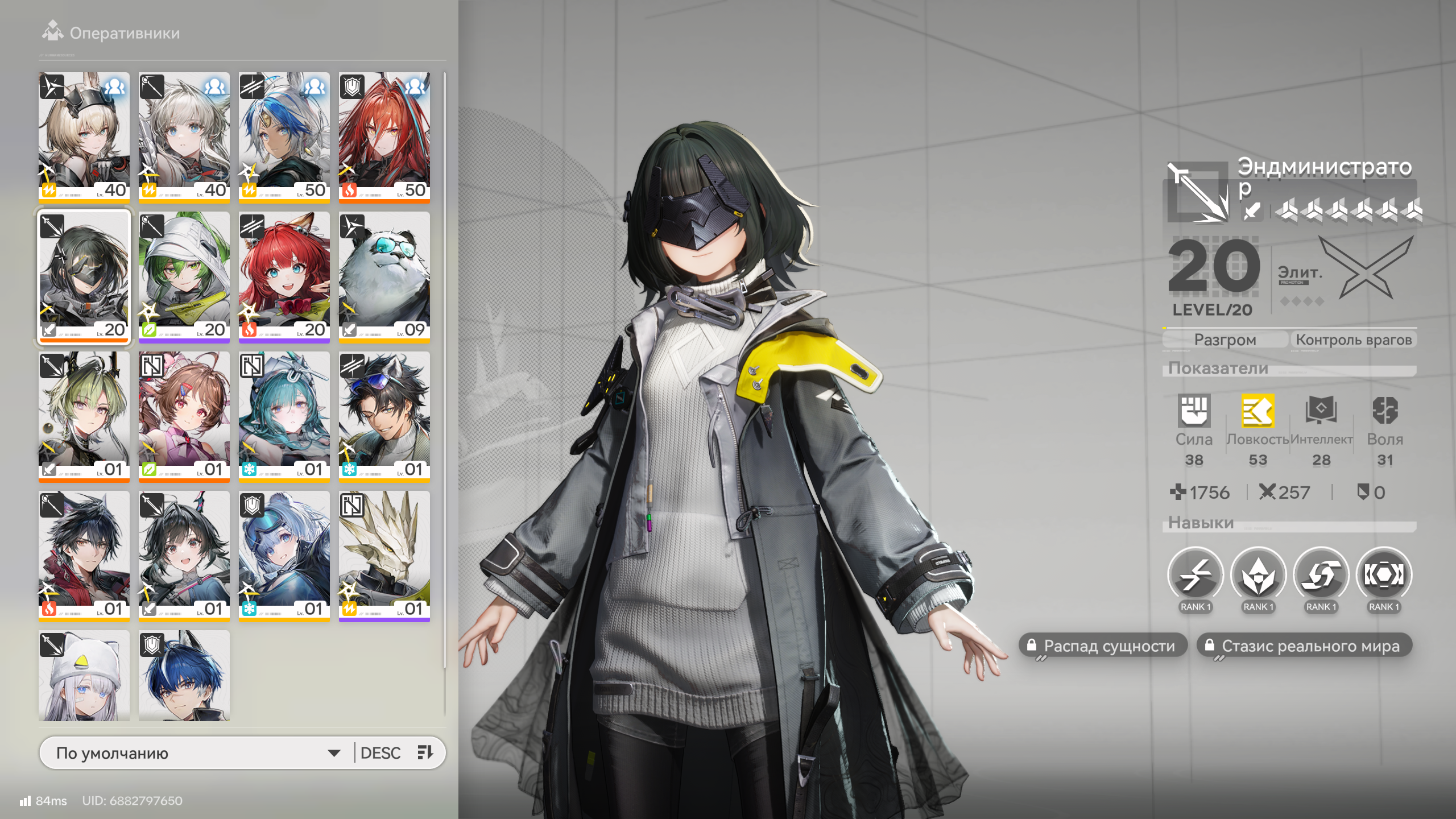1456x819 pixels.
Task: Select the panda operator card
Action: pyautogui.click(x=384, y=276)
